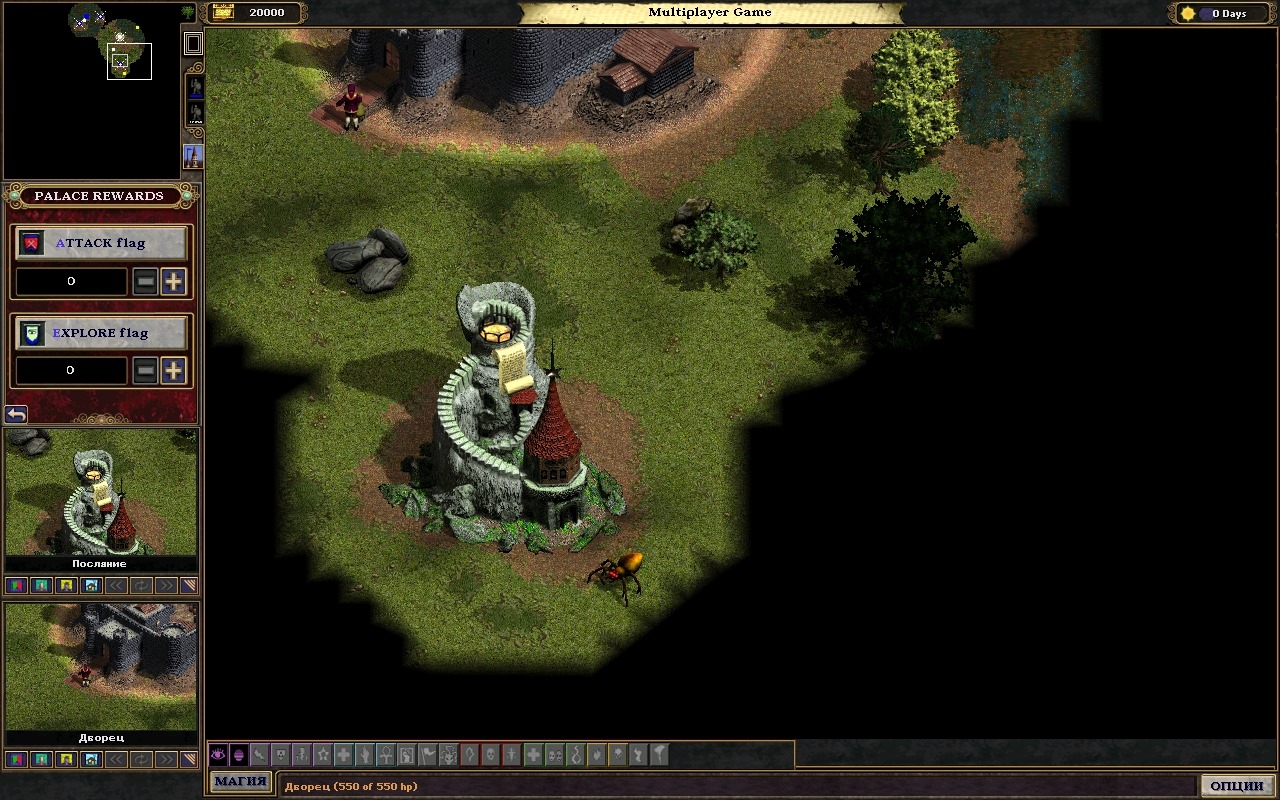Select the ATTACK flag reward
Image resolution: width=1280 pixels, height=800 pixels.
(102, 243)
